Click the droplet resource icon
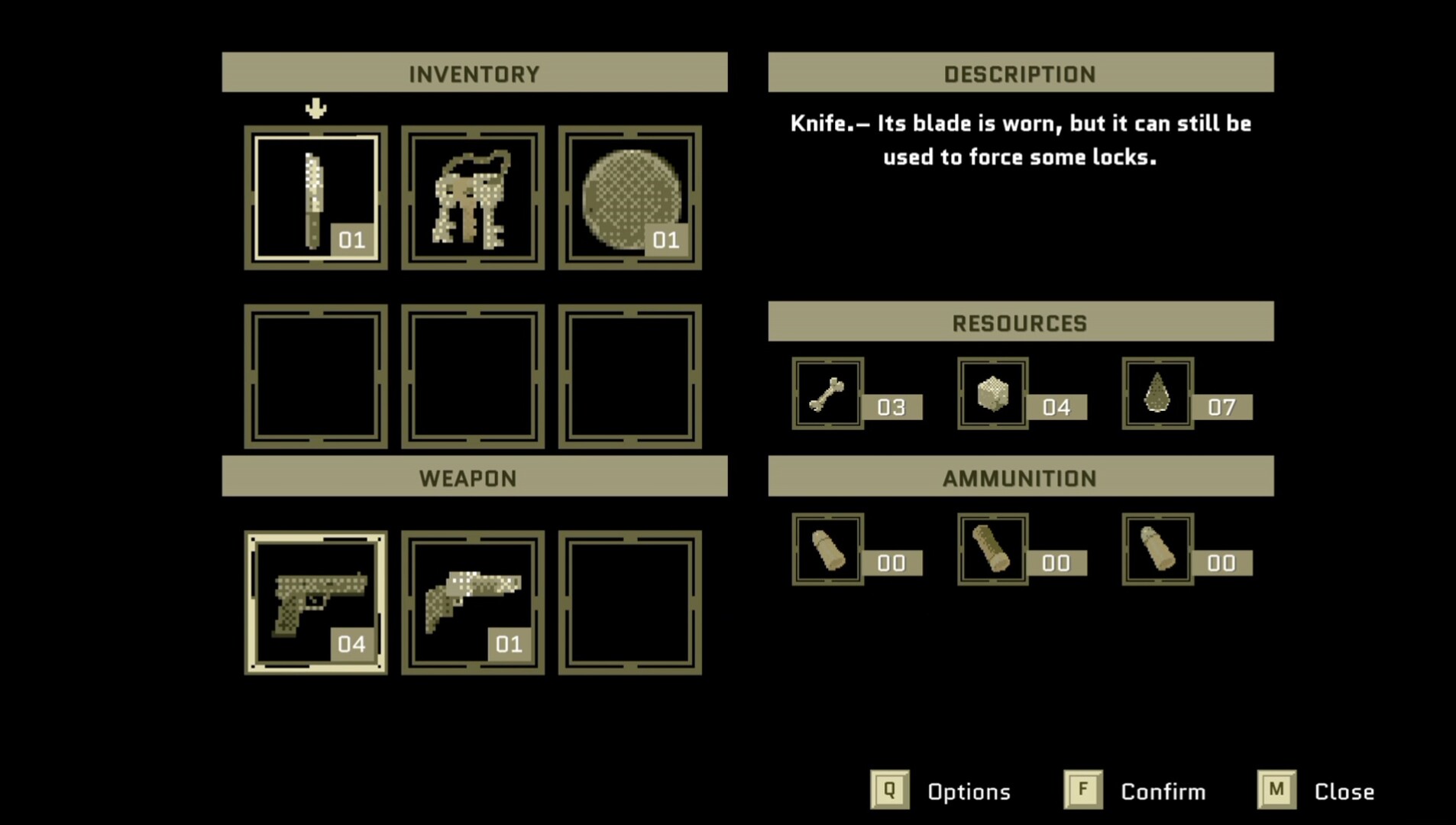 1157,393
